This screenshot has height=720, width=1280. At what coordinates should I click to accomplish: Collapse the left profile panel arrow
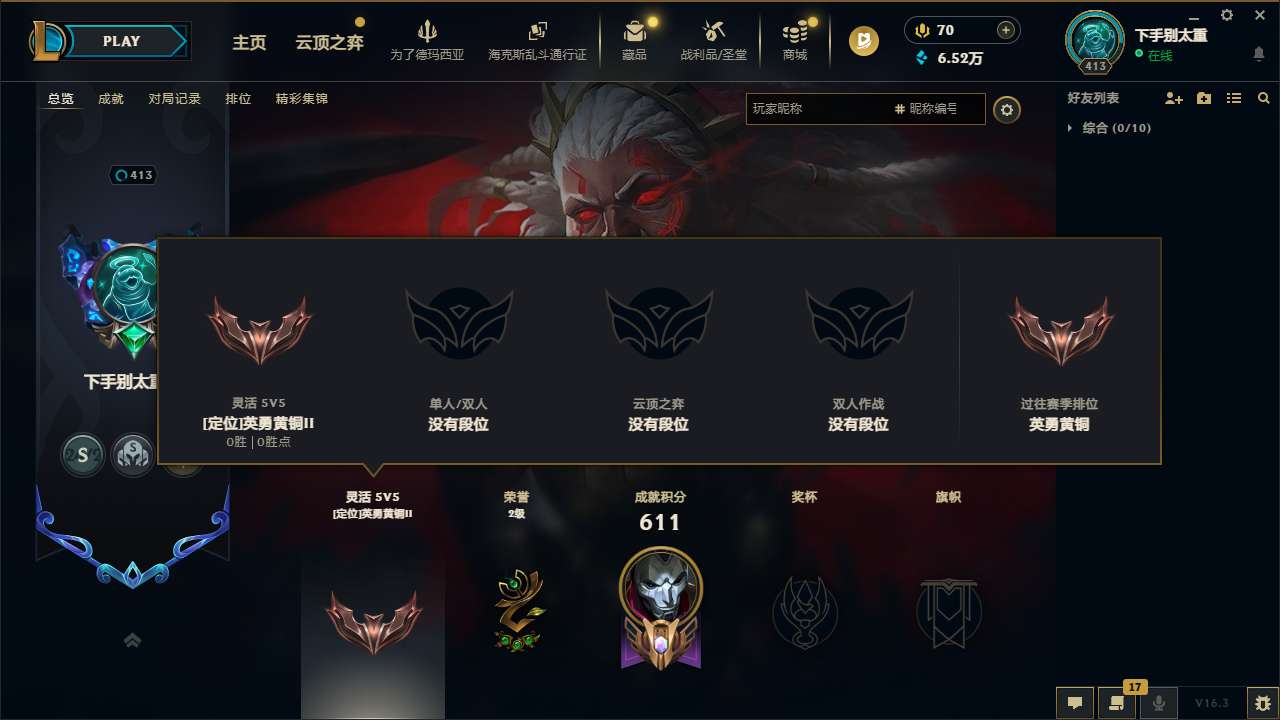pos(132,640)
